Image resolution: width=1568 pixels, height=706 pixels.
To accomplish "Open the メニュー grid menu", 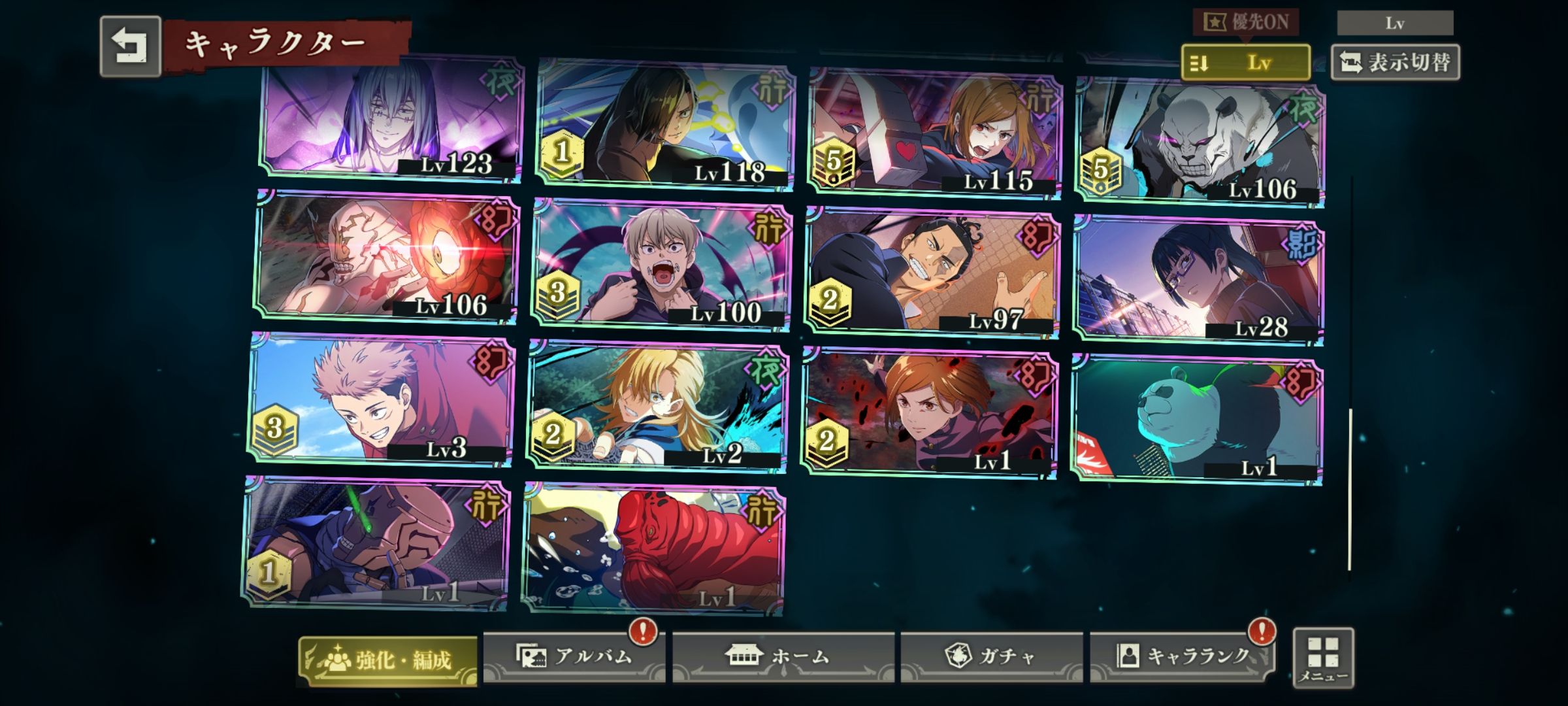I will [x=1323, y=658].
